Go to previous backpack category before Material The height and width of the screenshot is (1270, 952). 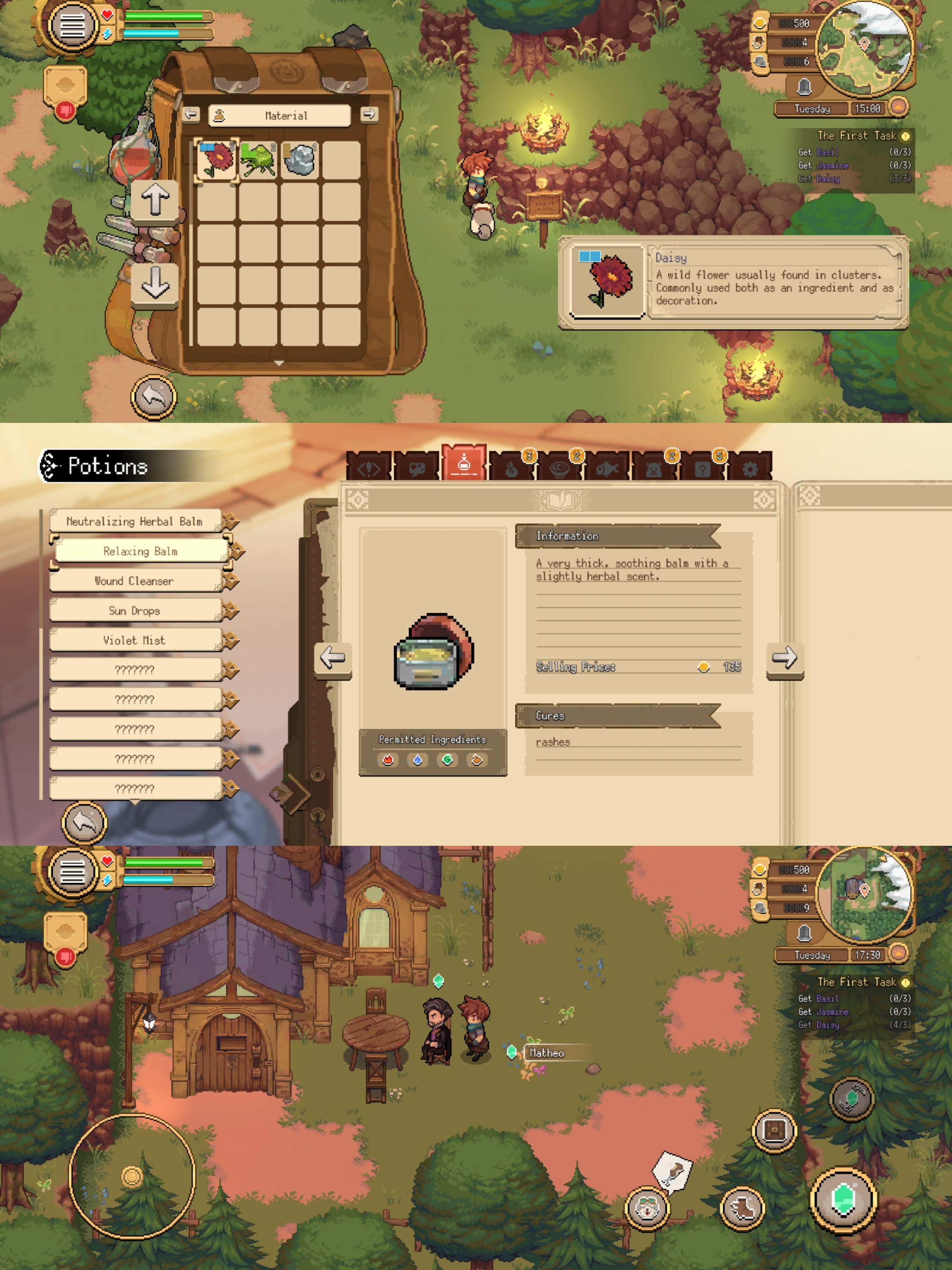coord(191,115)
